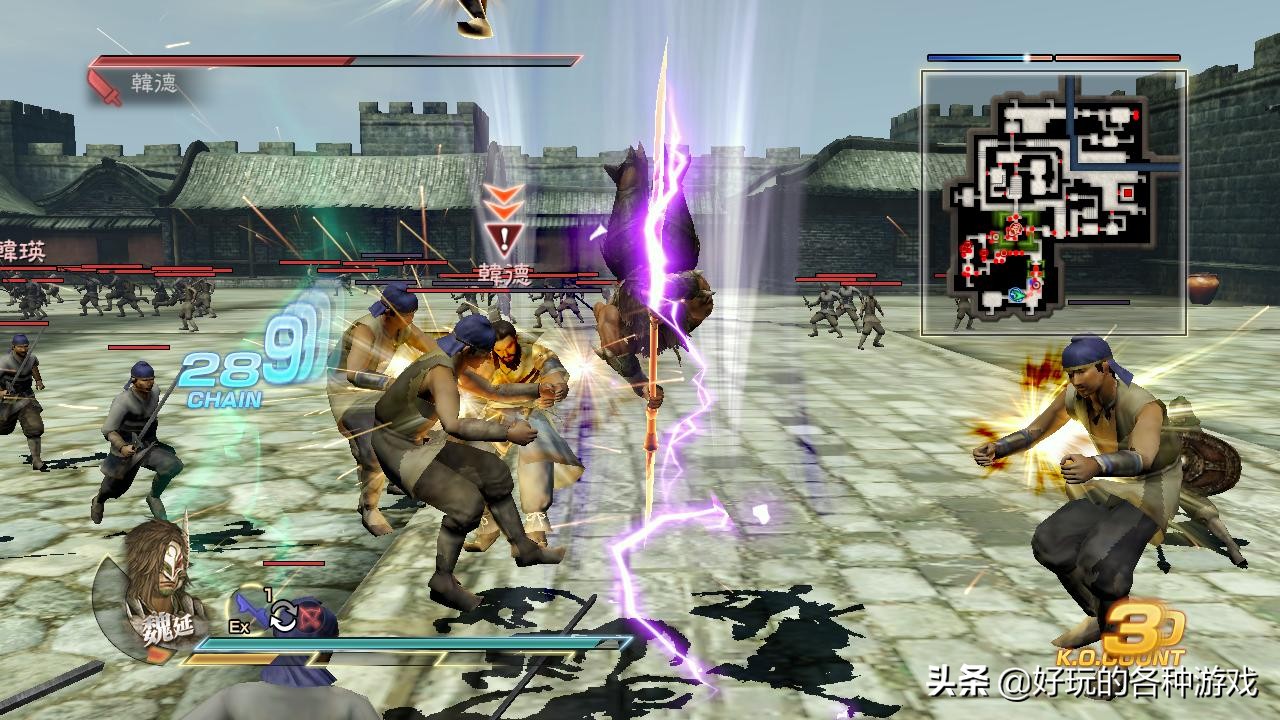Viewport: 1280px width, 720px height.
Task: Click the weapon swap arrows icon
Action: (x=283, y=617)
